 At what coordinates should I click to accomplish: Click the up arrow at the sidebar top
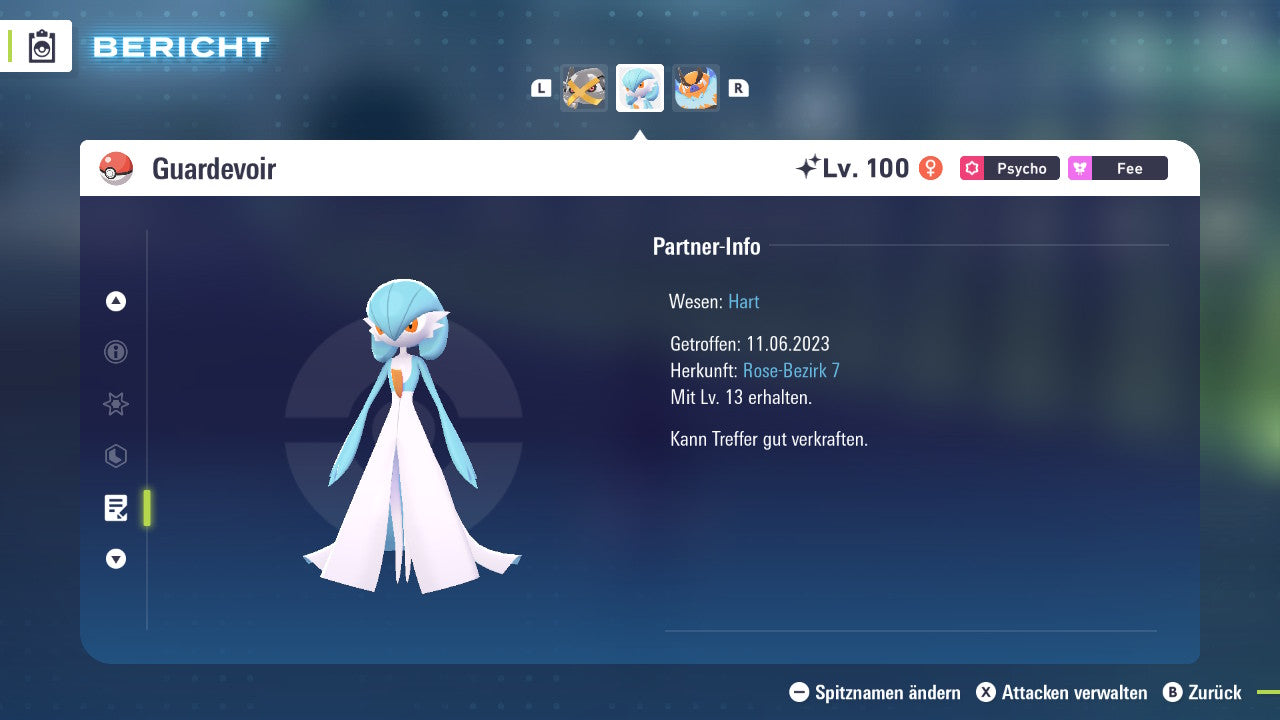click(115, 301)
